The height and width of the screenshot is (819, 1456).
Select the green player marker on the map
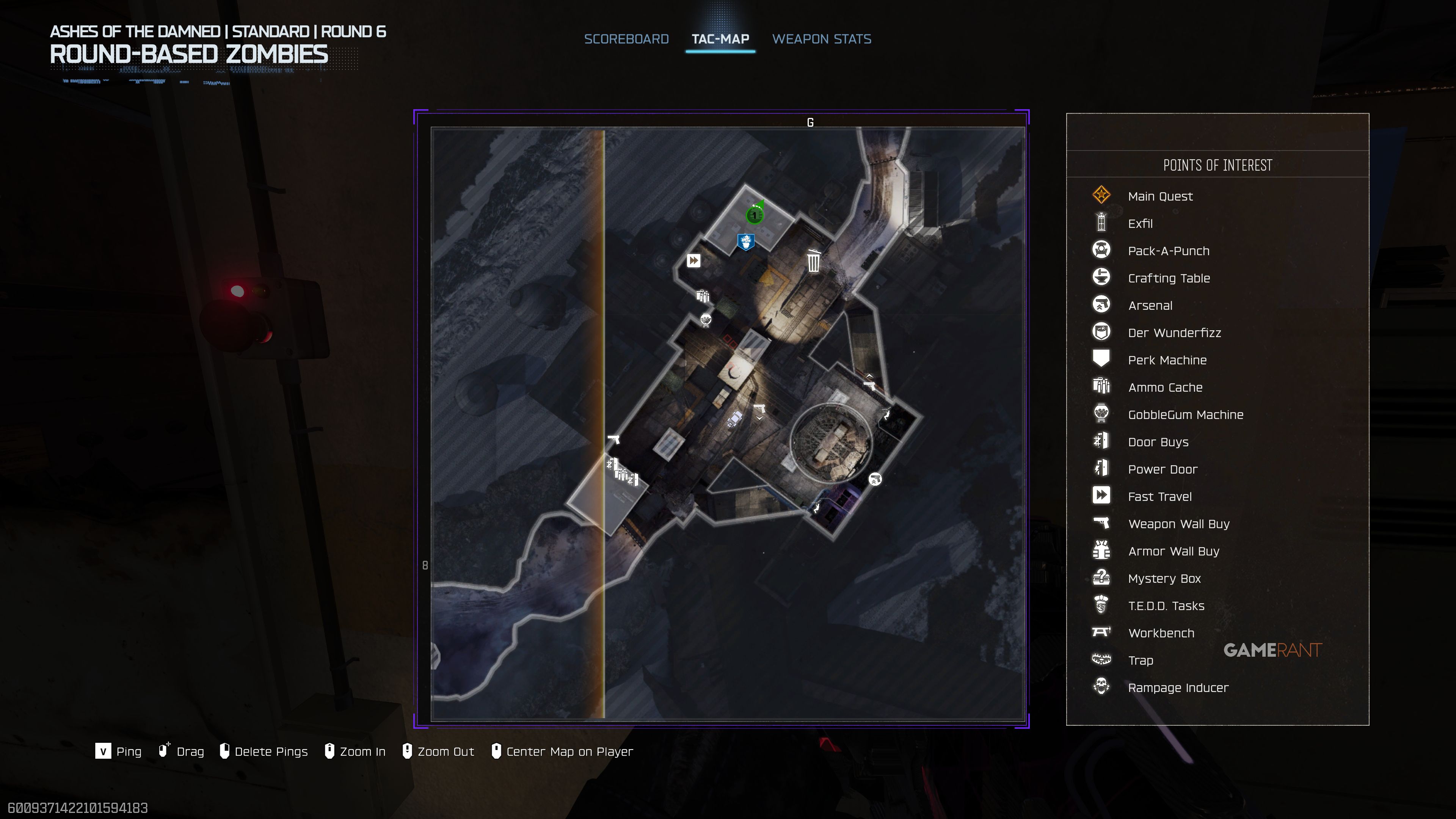tap(755, 215)
